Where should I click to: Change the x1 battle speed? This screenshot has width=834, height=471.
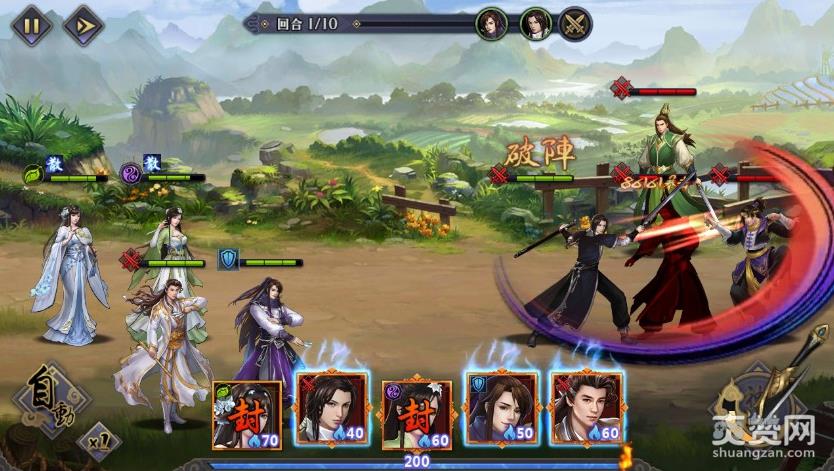coord(98,439)
